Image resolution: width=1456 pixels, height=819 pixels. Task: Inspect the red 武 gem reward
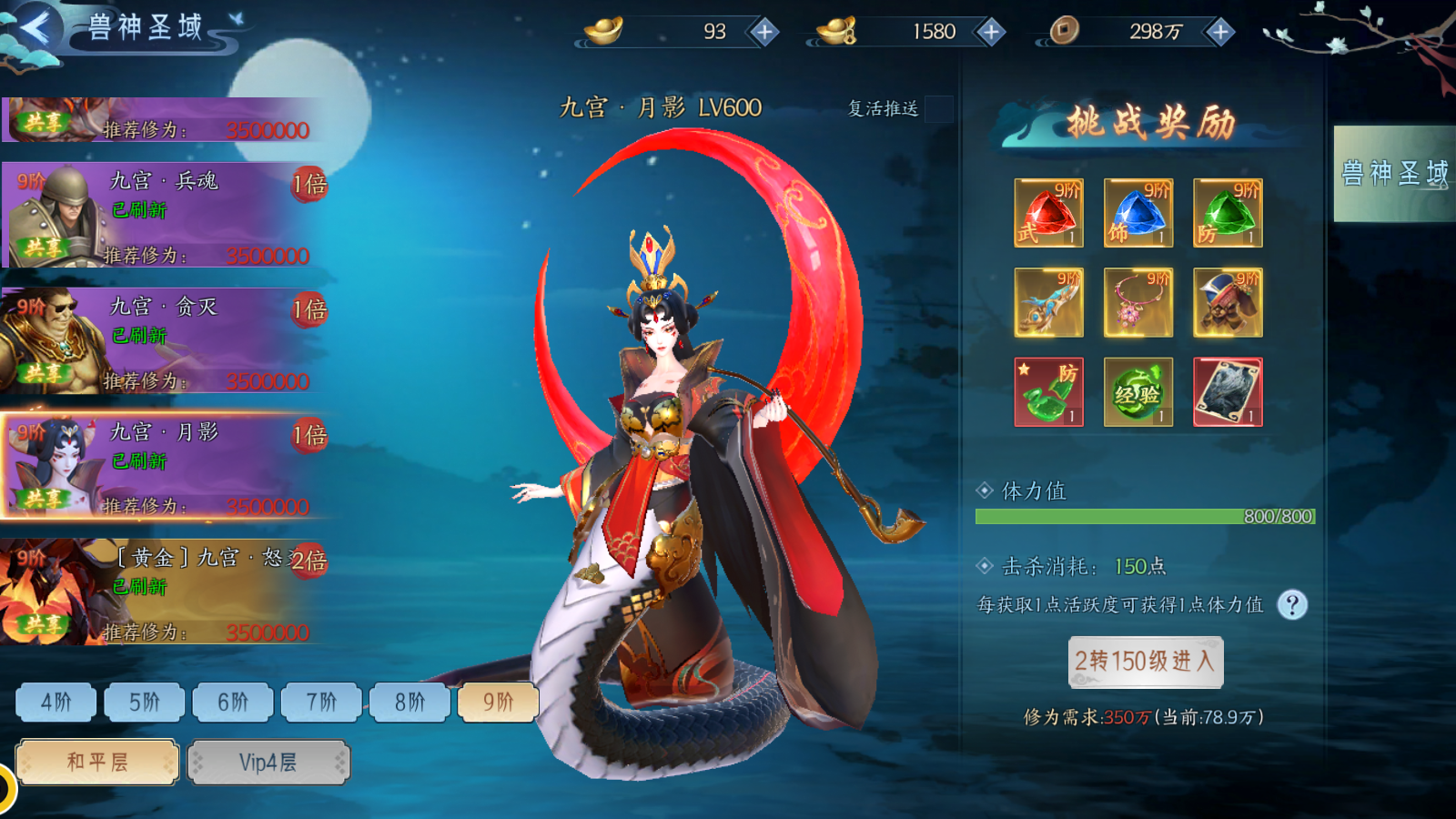(x=1048, y=213)
